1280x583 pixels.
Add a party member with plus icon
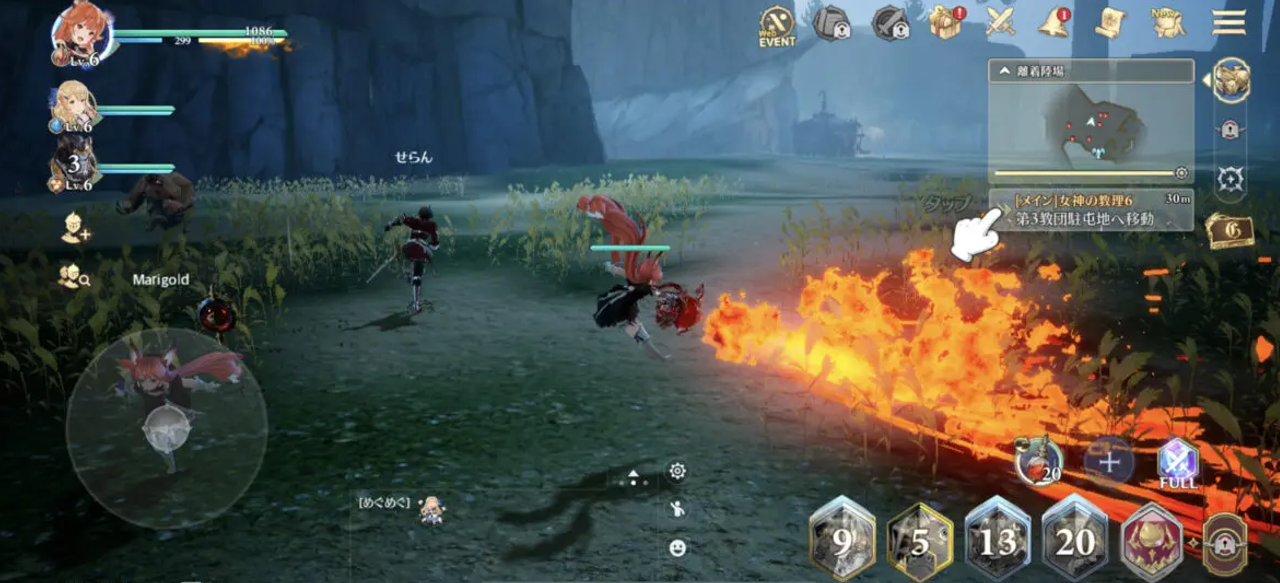(73, 229)
